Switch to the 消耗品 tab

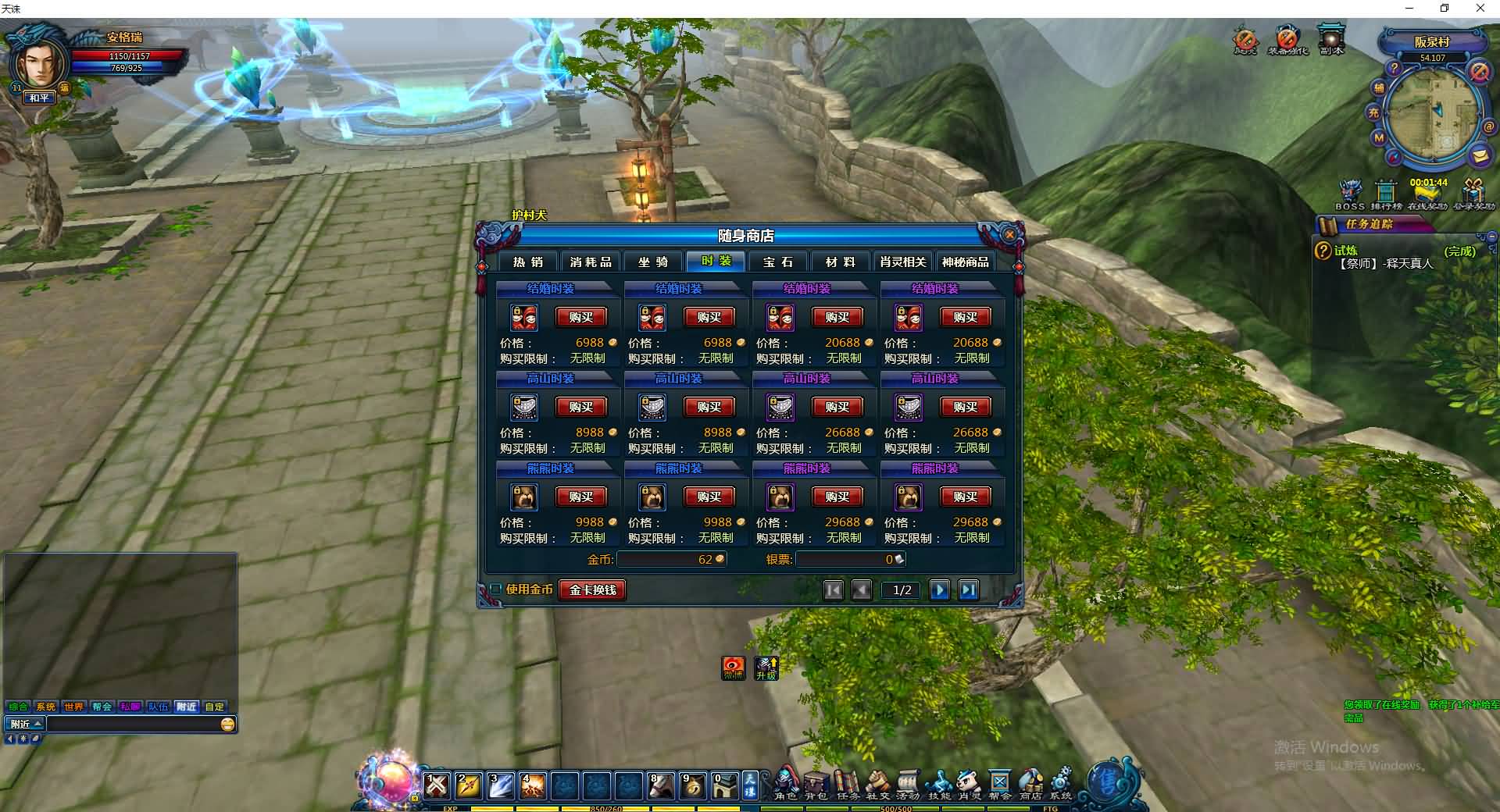[x=591, y=262]
